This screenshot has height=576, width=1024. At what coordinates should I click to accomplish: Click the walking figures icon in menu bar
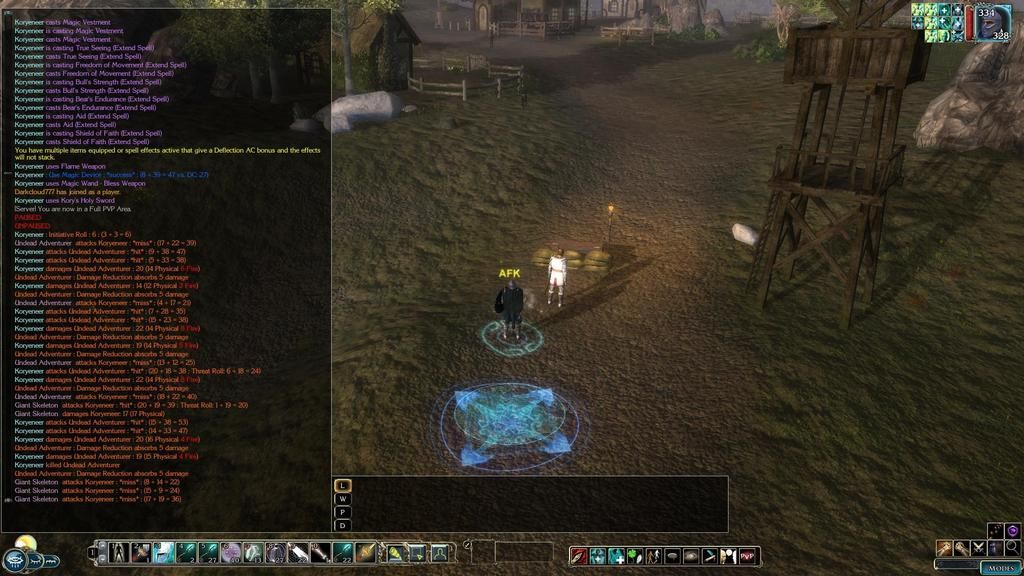click(652, 555)
